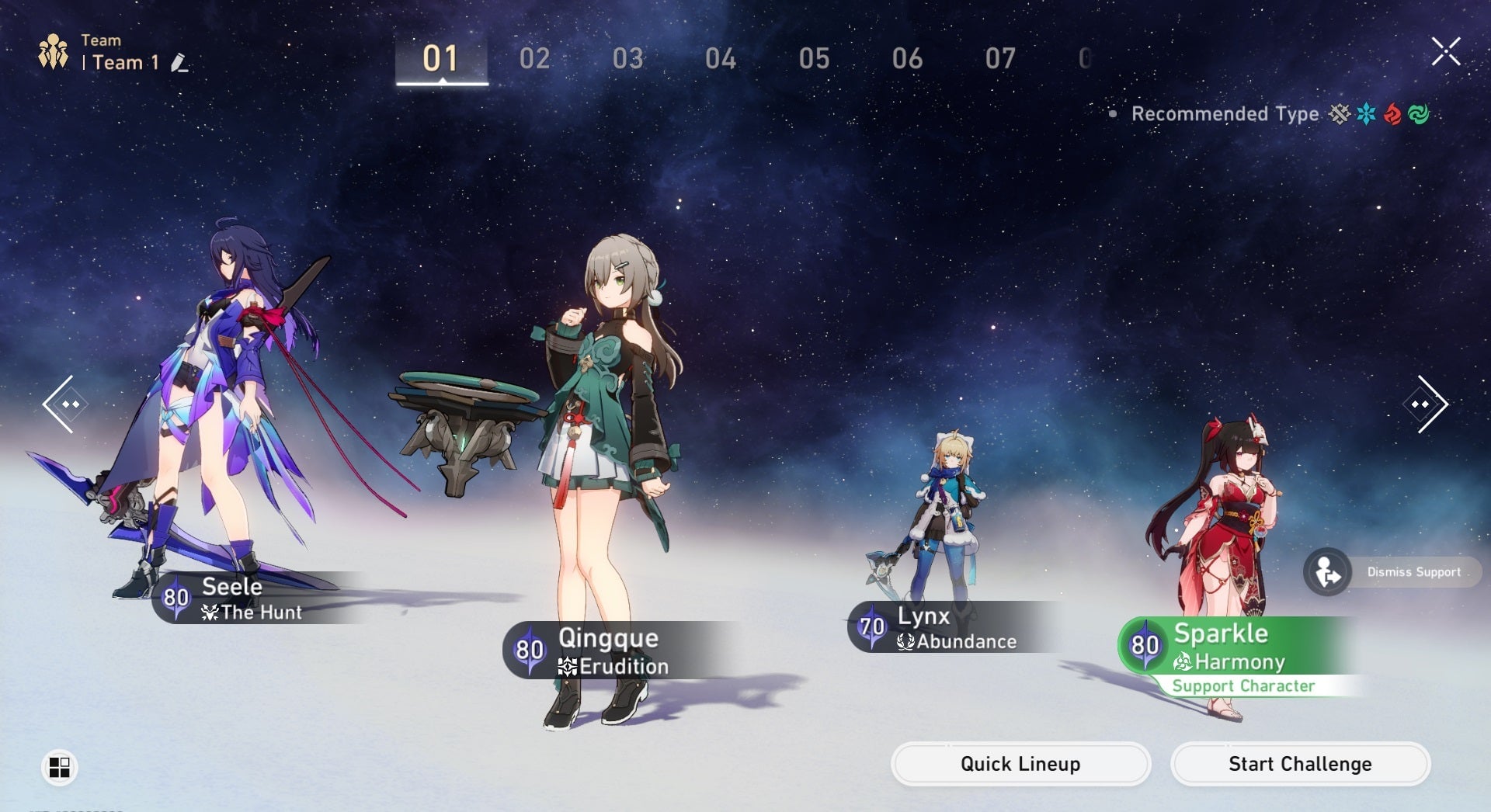Viewport: 1491px width, 812px height.
Task: Switch to stage tab 05
Action: tap(815, 57)
